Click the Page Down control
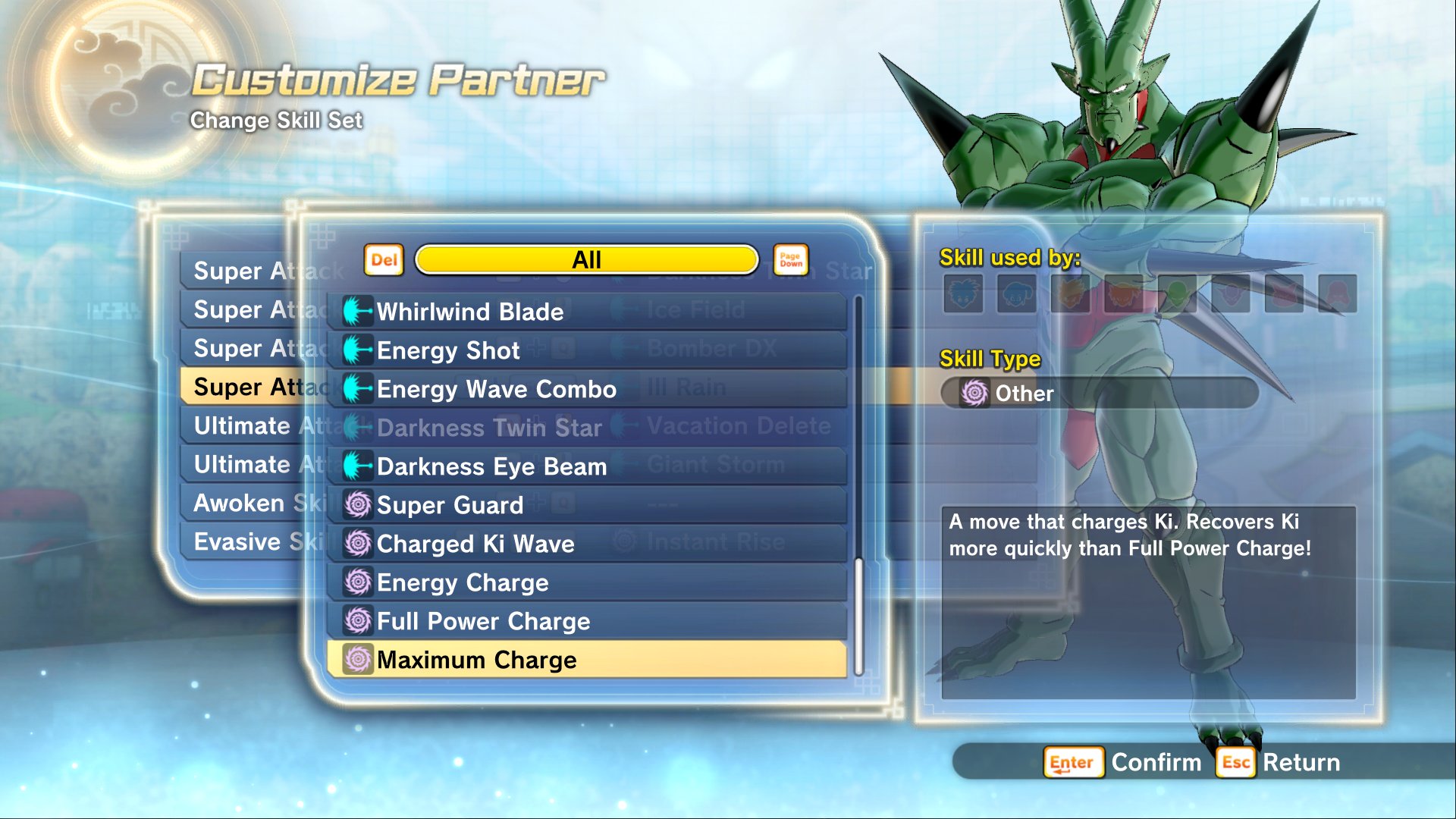 coord(789,259)
